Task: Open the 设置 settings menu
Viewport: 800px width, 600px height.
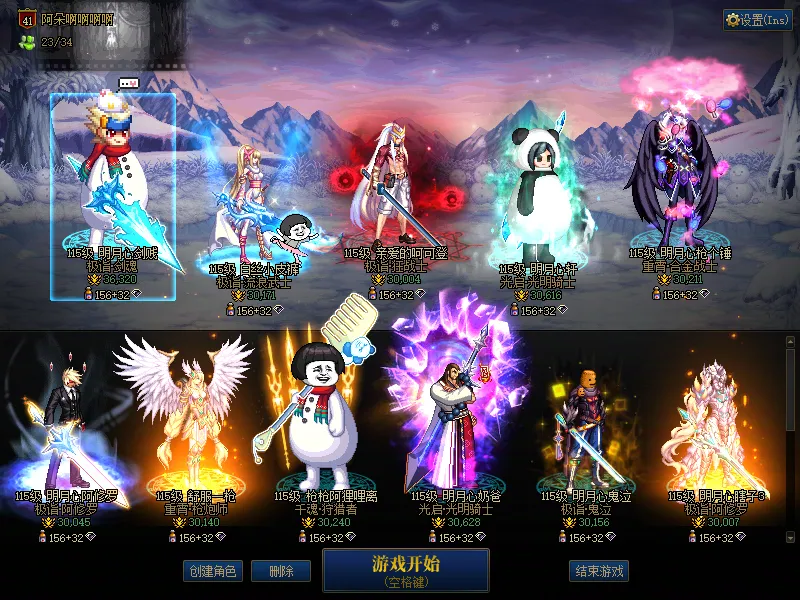Action: [x=757, y=20]
